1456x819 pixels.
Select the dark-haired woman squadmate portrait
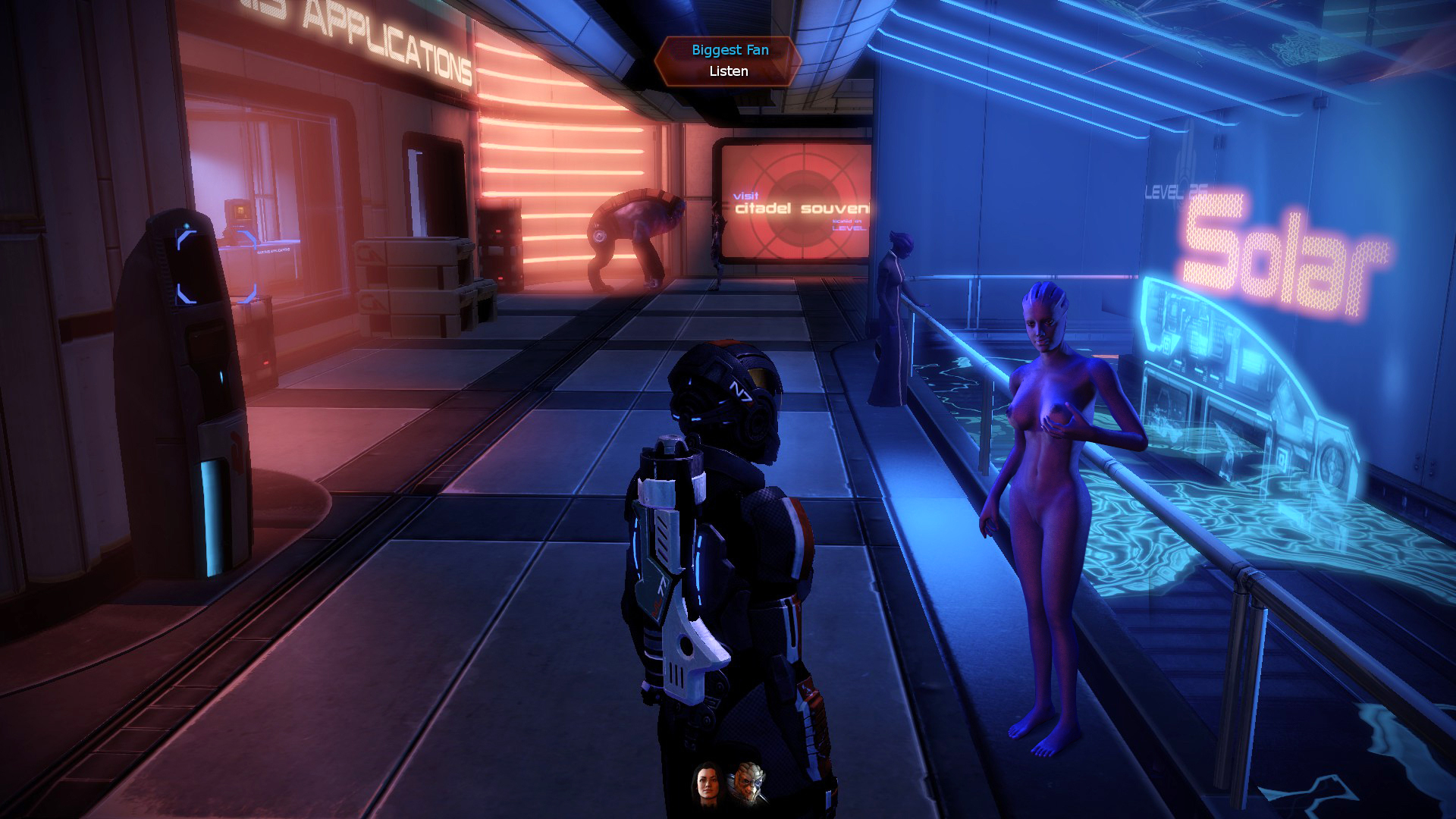705,783
